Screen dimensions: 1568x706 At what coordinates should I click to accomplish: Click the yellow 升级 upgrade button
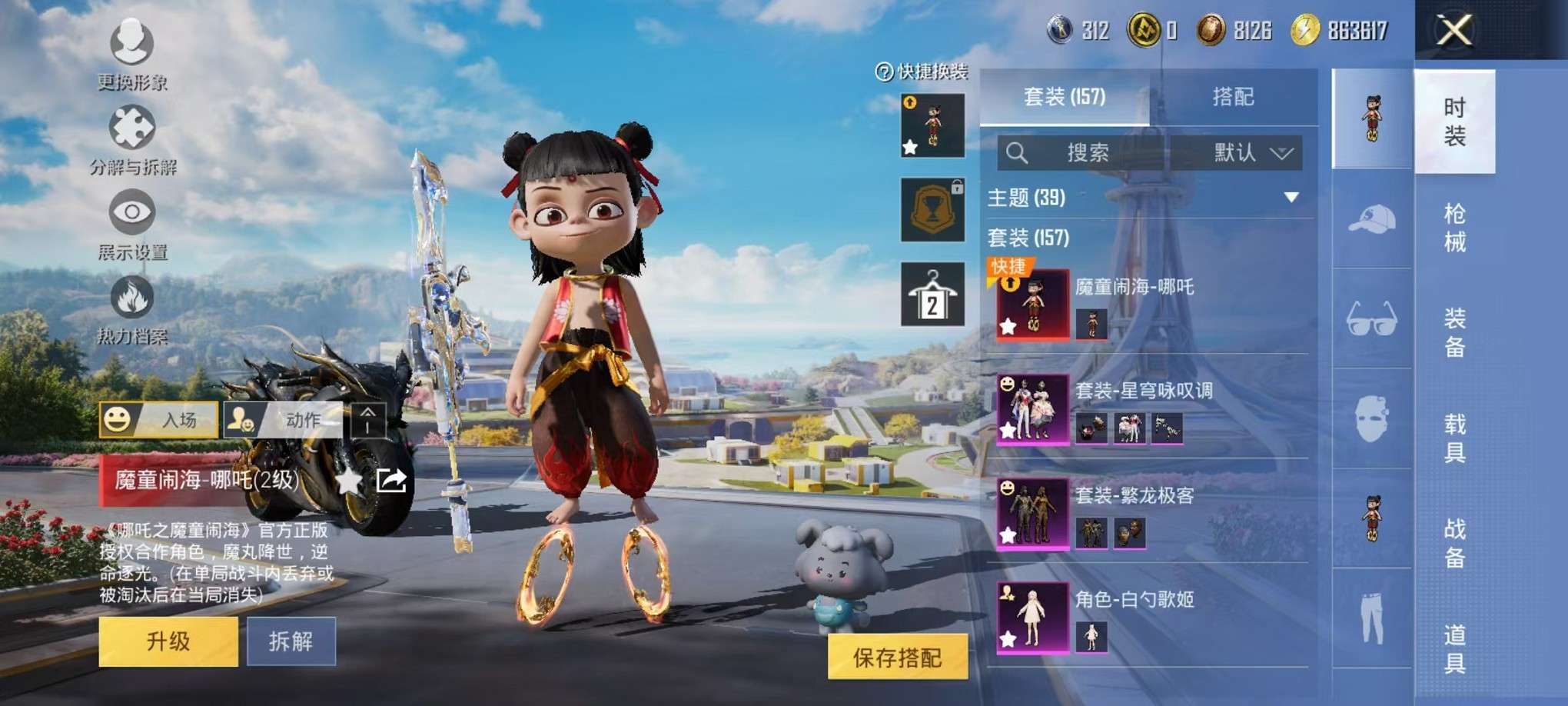pos(168,641)
